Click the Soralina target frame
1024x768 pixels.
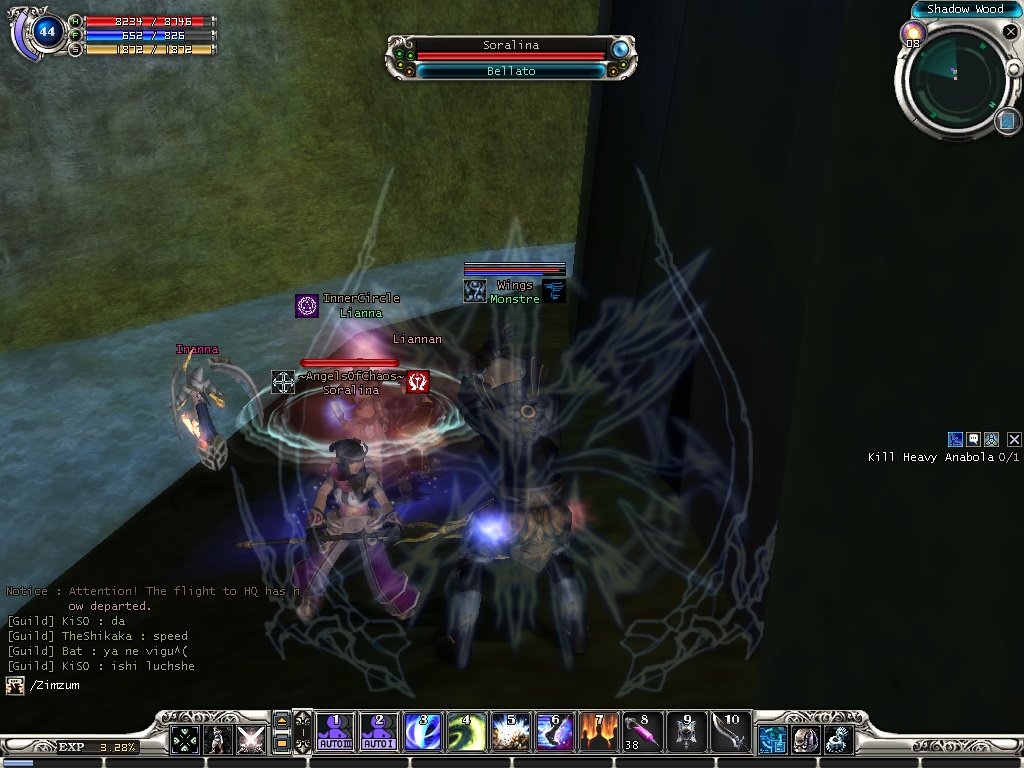click(x=510, y=46)
